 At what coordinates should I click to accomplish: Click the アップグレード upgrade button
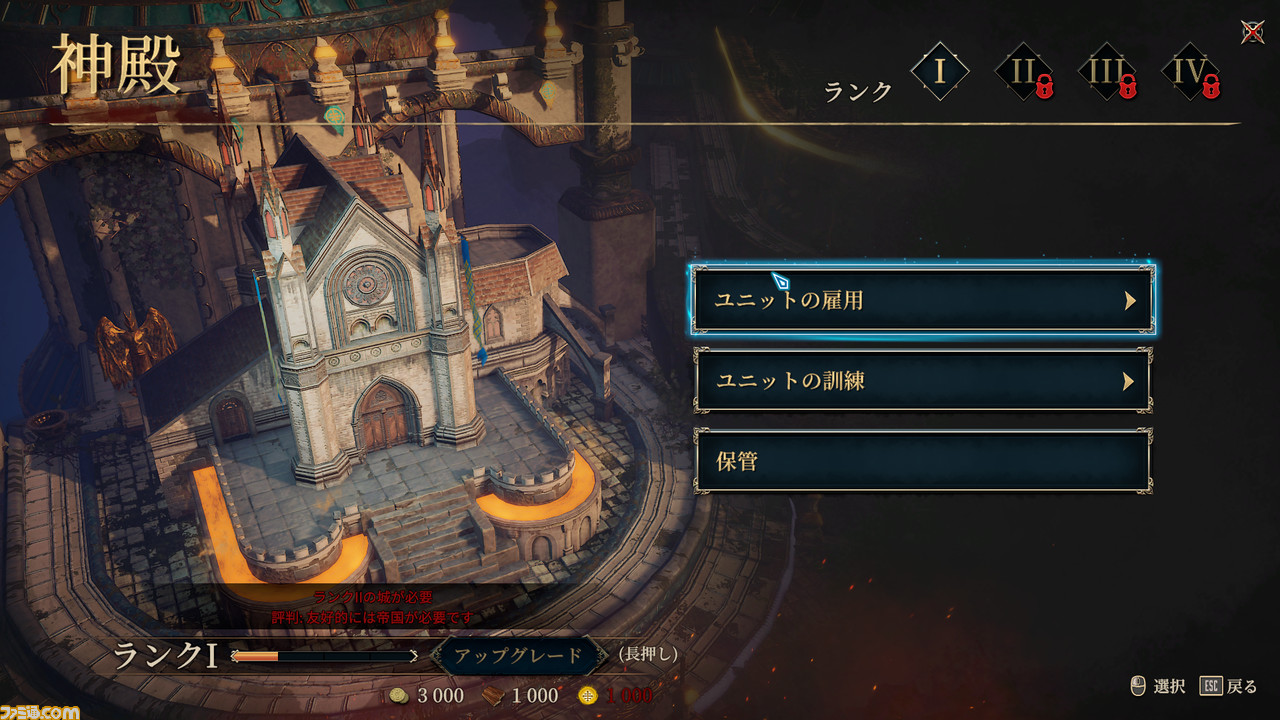(x=518, y=656)
